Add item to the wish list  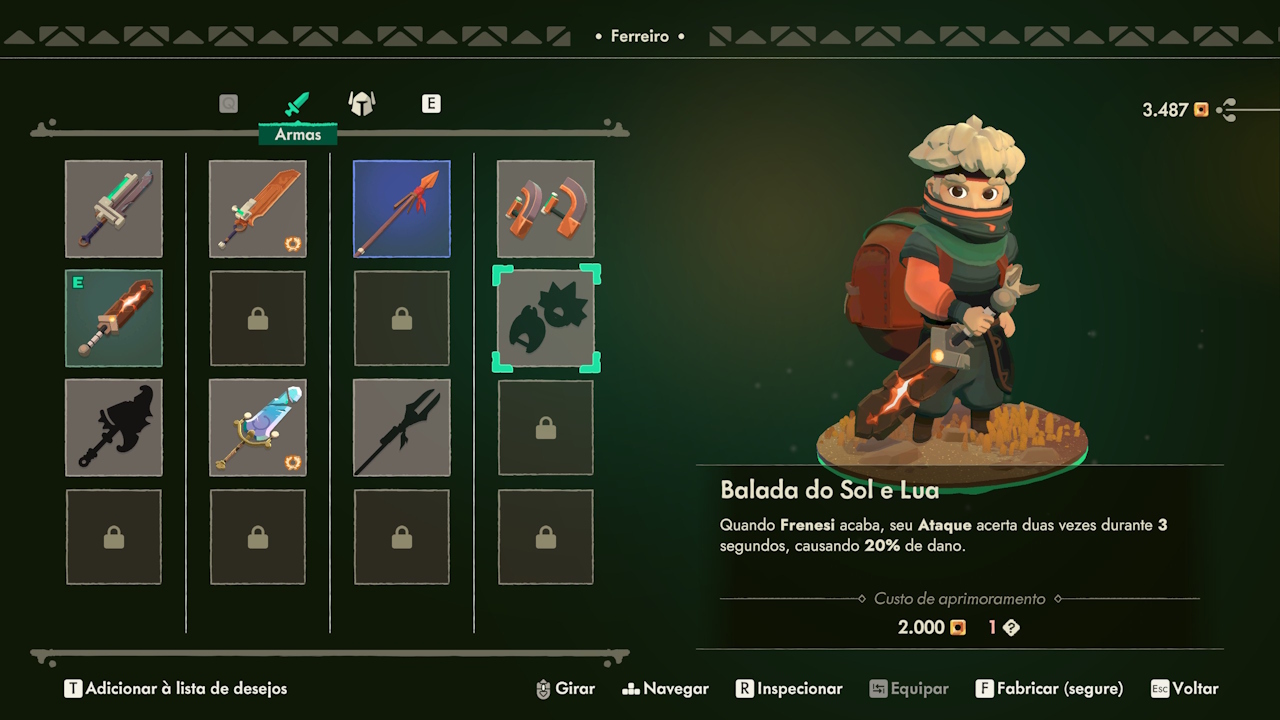(x=176, y=689)
